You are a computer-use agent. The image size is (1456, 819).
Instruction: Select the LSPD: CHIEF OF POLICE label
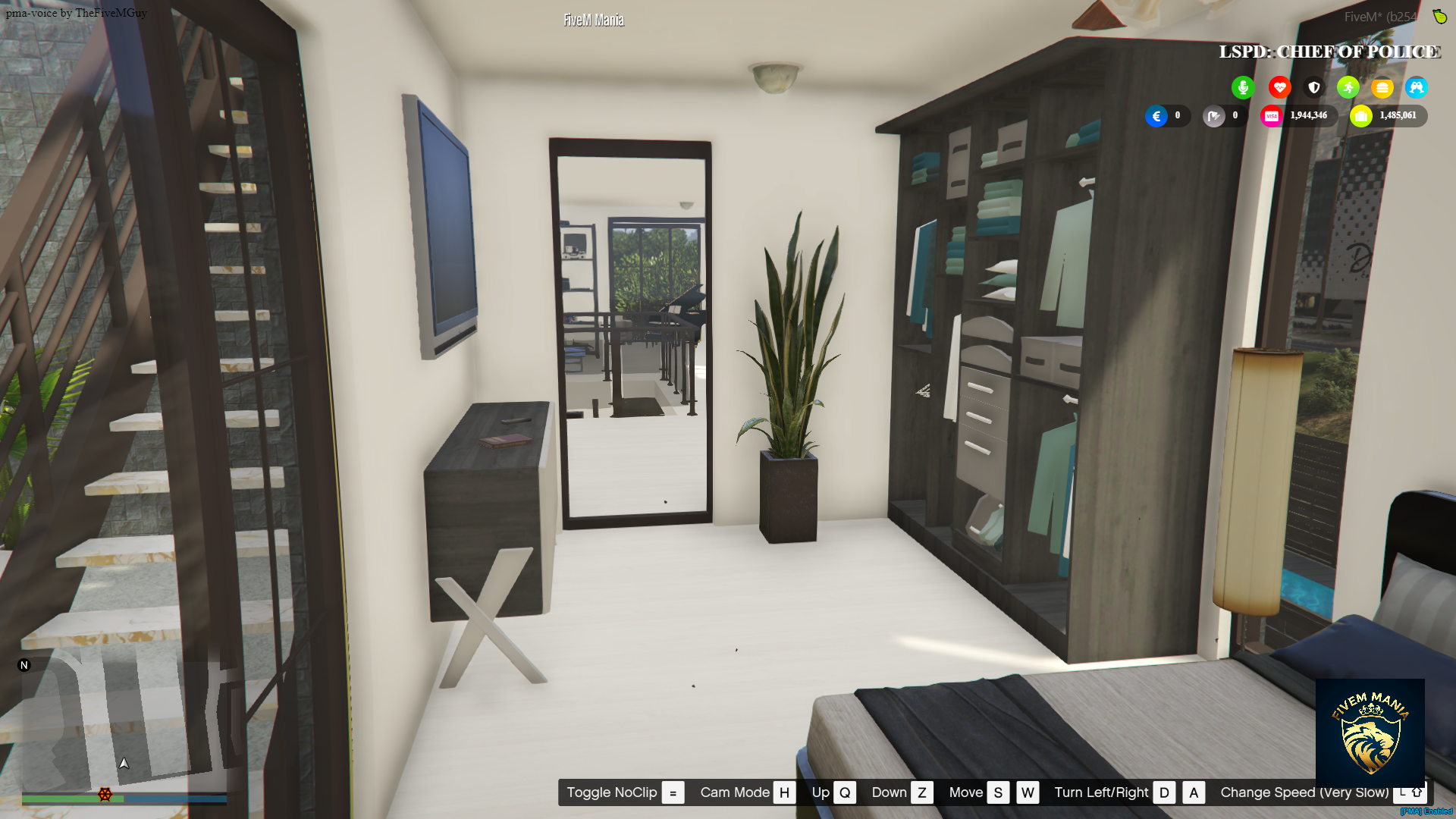tap(1329, 52)
